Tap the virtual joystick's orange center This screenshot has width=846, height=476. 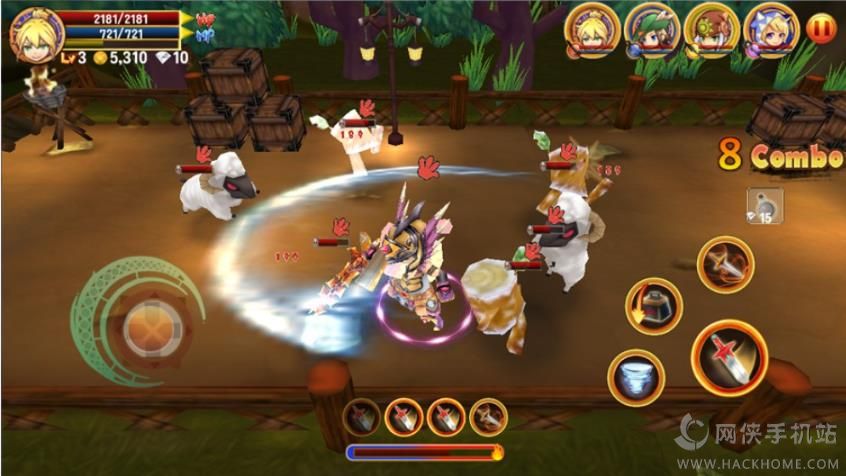click(152, 327)
